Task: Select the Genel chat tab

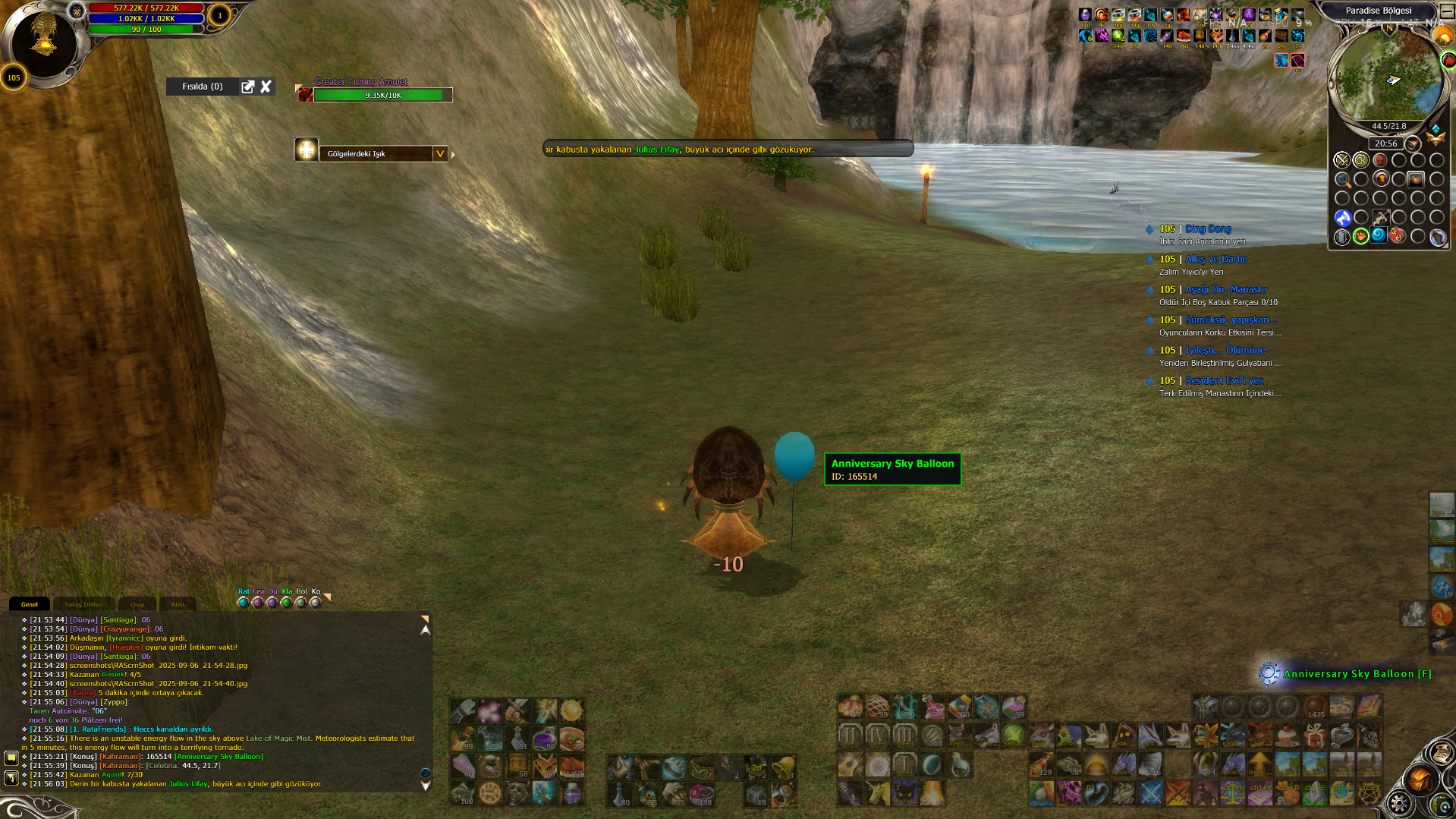Action: point(30,605)
